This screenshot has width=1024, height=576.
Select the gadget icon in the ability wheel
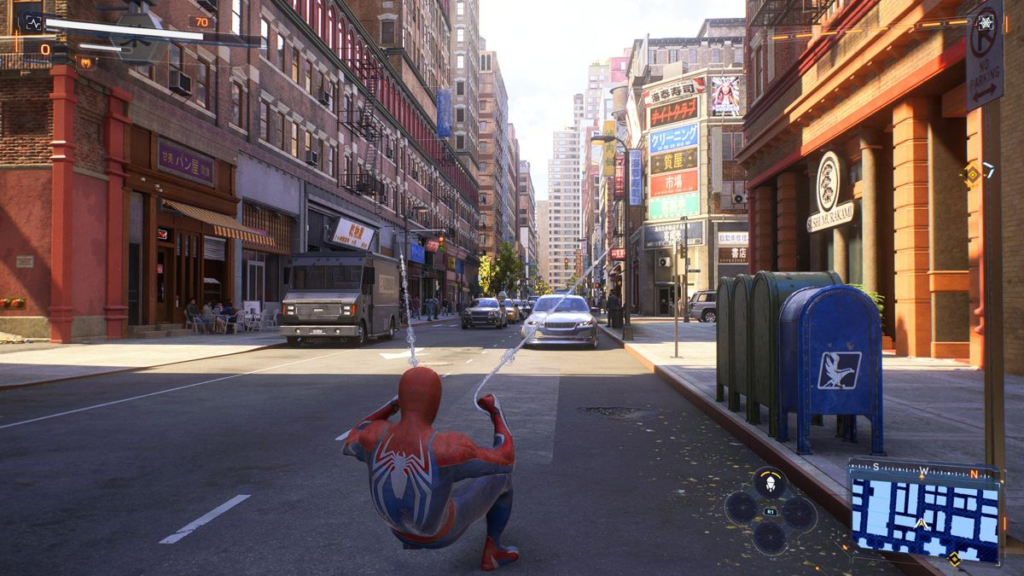pos(769,484)
